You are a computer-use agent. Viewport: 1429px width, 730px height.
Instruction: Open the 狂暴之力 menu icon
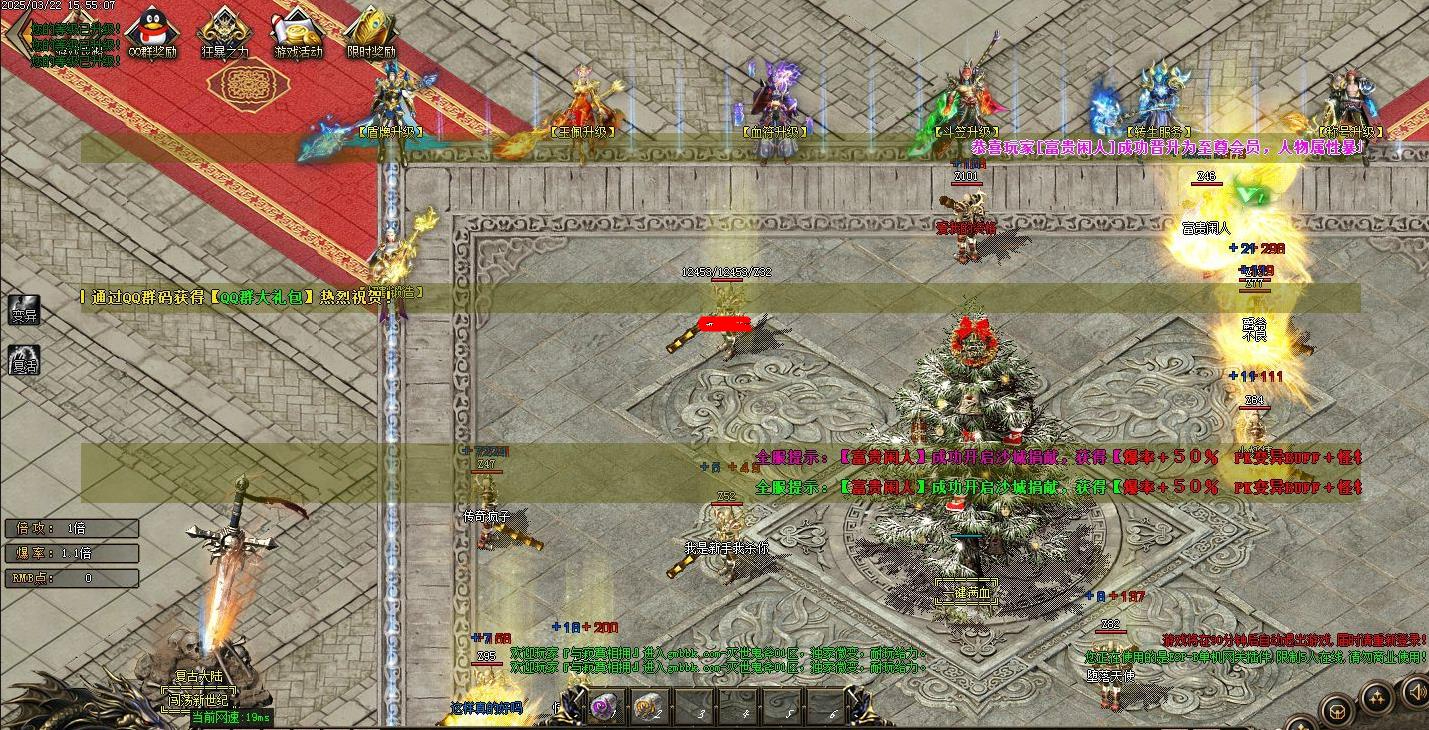[x=224, y=31]
